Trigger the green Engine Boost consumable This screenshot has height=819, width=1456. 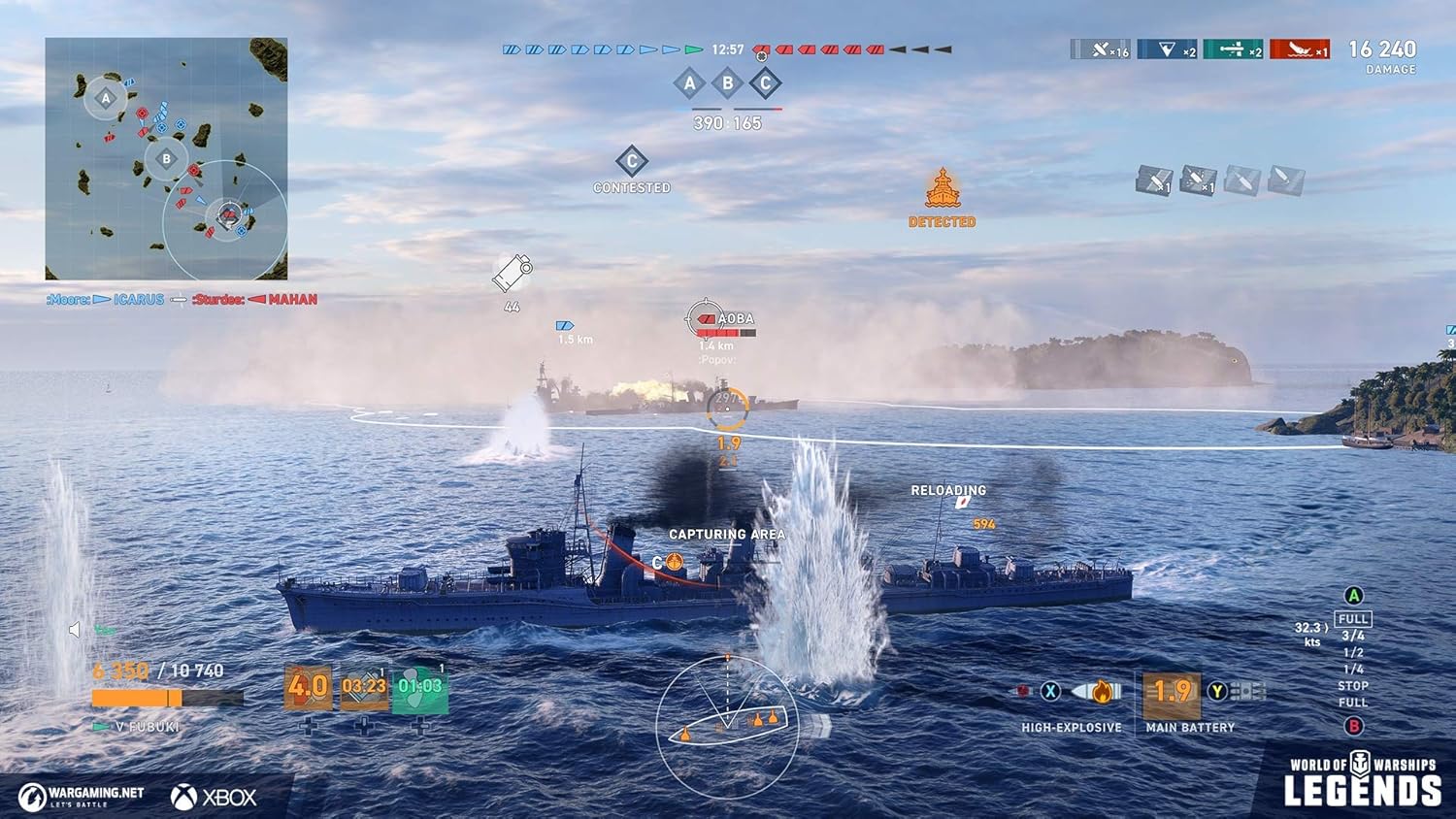click(419, 686)
